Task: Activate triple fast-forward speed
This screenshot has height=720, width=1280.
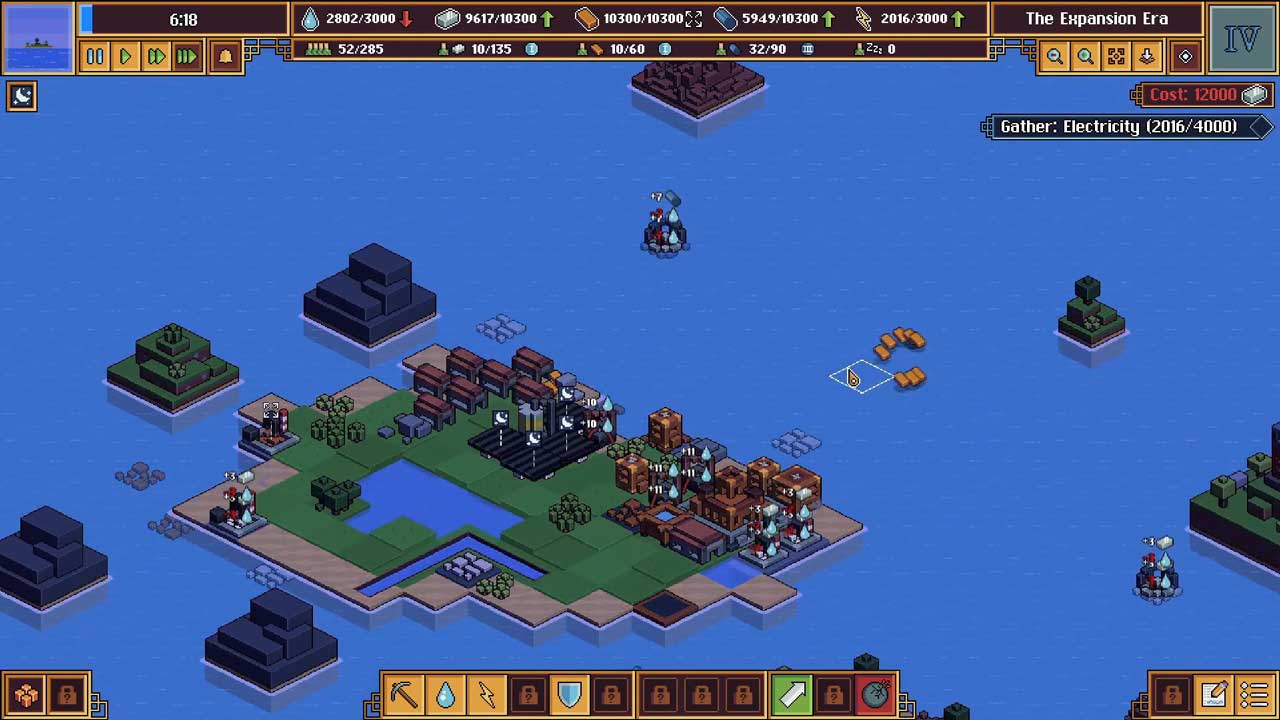Action: pyautogui.click(x=187, y=57)
